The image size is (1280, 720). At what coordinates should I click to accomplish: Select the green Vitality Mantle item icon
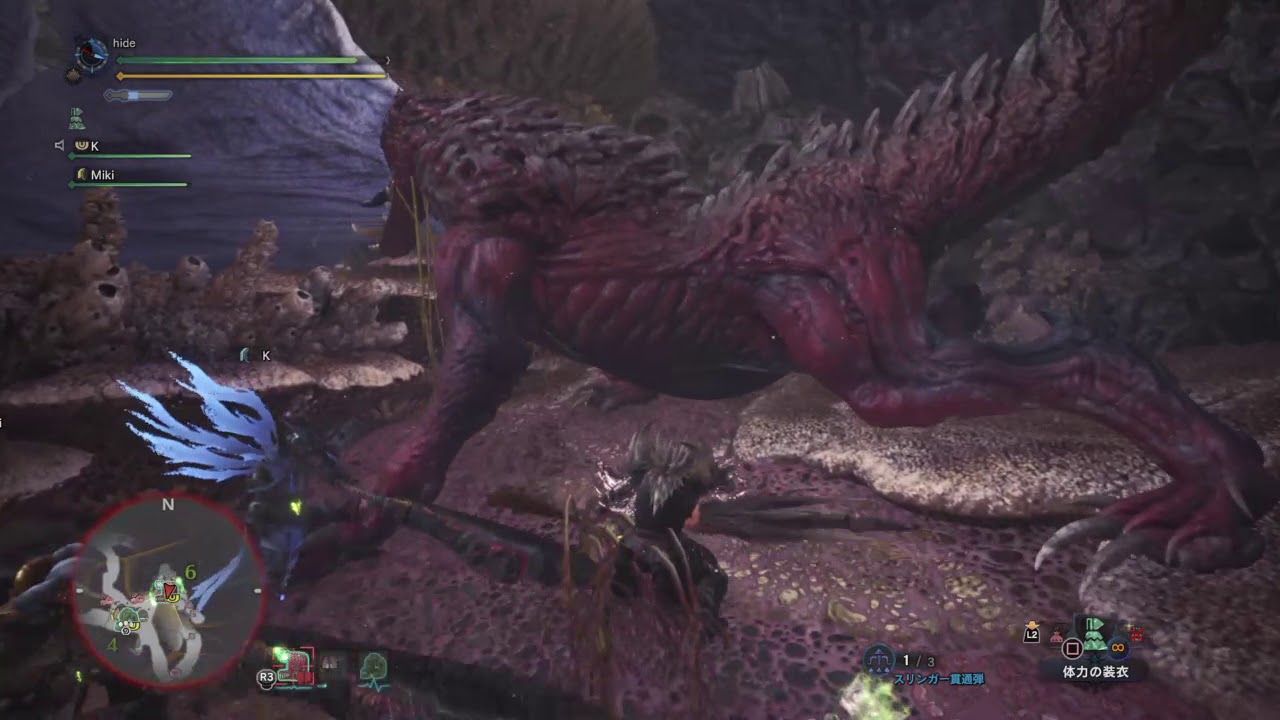click(1095, 633)
